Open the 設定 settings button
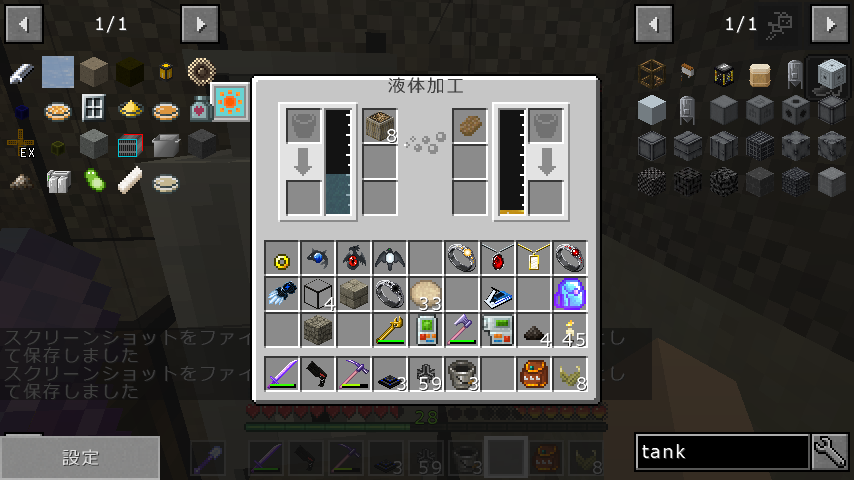Viewport: 854px width, 480px height. click(80, 457)
